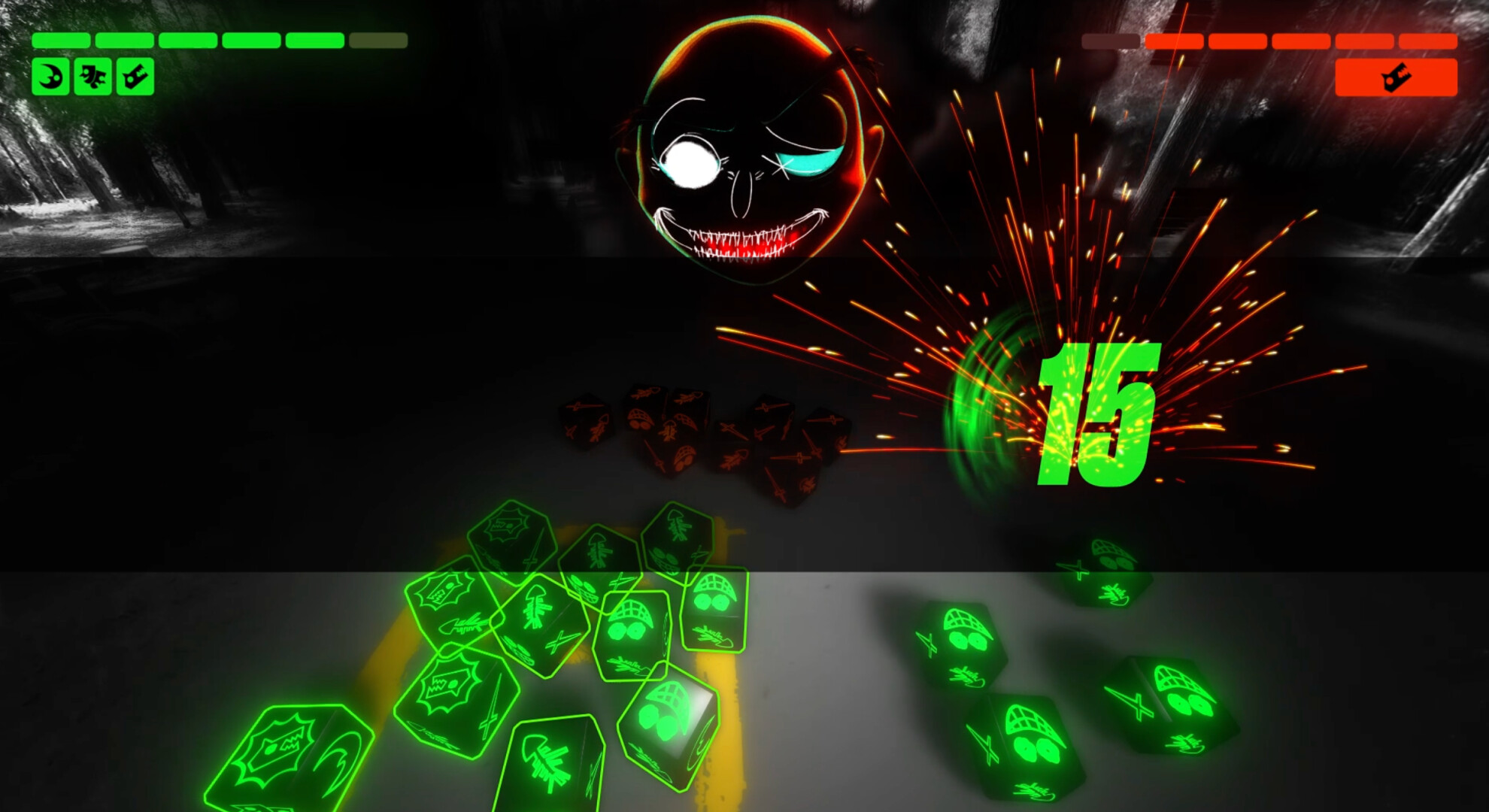Click the dimmed sixth segment of the green health bar
The image size is (1489, 812).
click(x=376, y=41)
